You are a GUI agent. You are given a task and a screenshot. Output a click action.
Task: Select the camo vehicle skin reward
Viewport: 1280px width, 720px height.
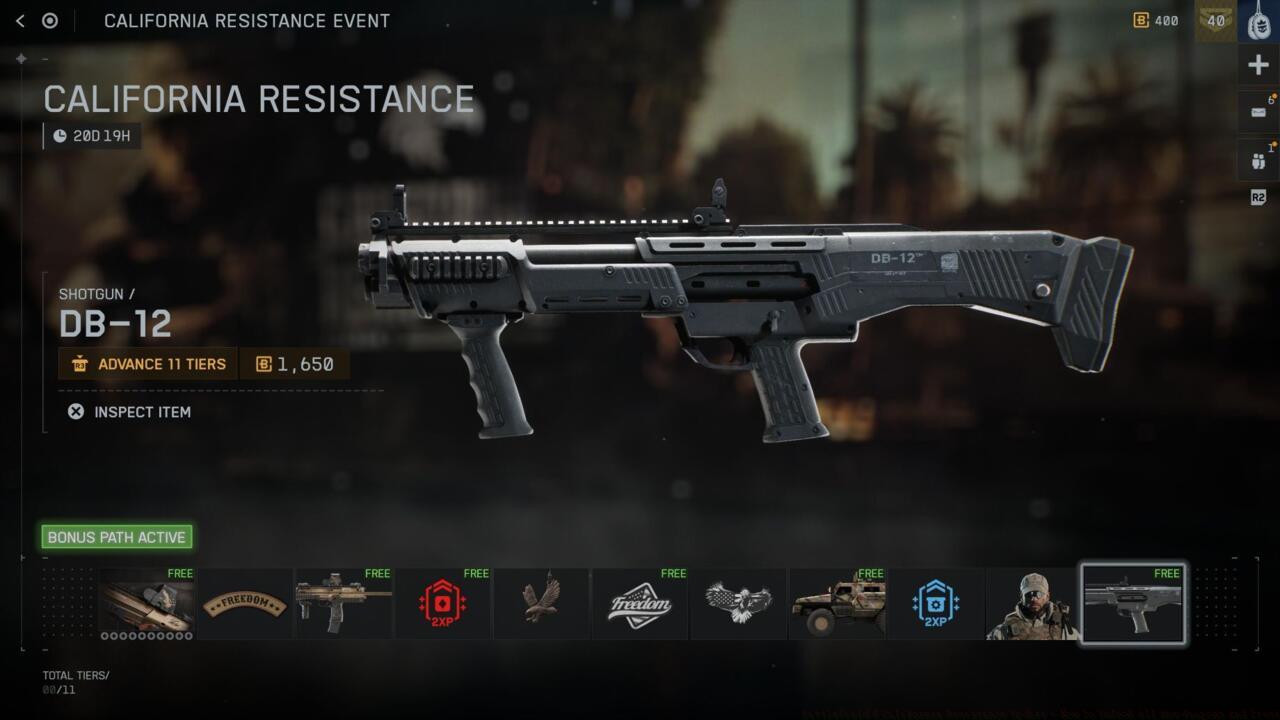tap(837, 603)
